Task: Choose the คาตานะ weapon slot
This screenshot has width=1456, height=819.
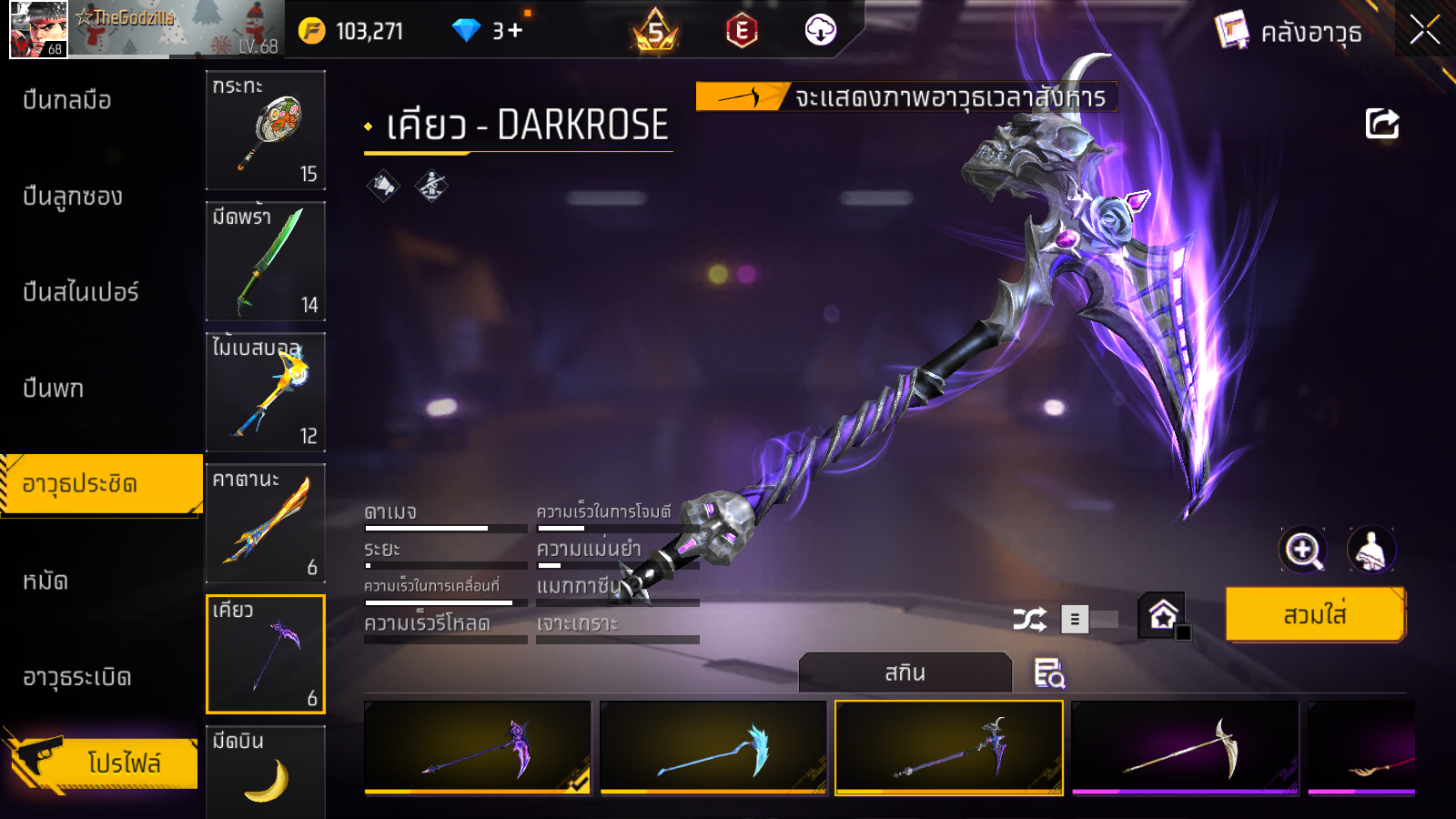Action: click(x=266, y=523)
